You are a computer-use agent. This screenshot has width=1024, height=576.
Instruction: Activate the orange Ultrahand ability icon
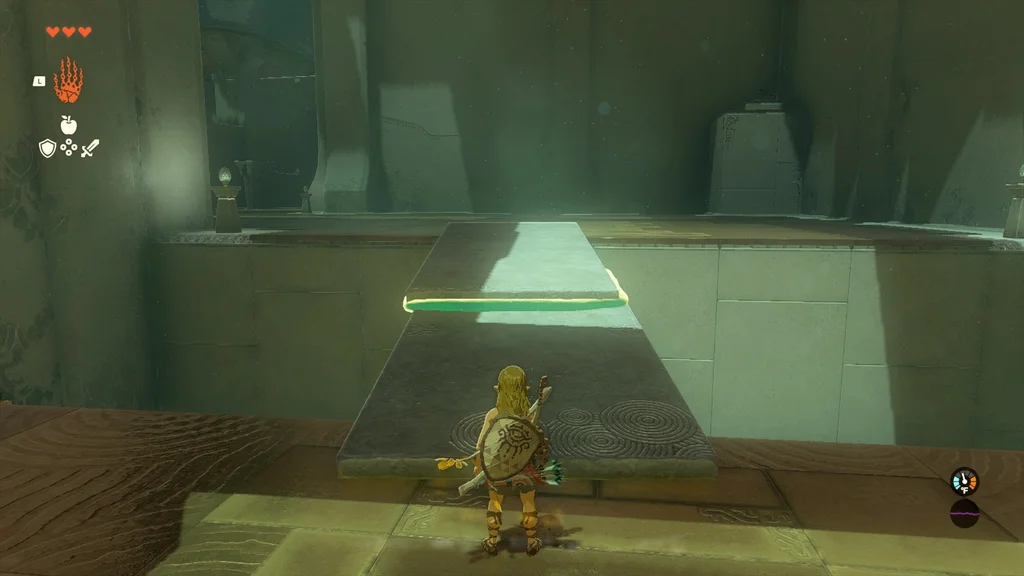pyautogui.click(x=68, y=81)
